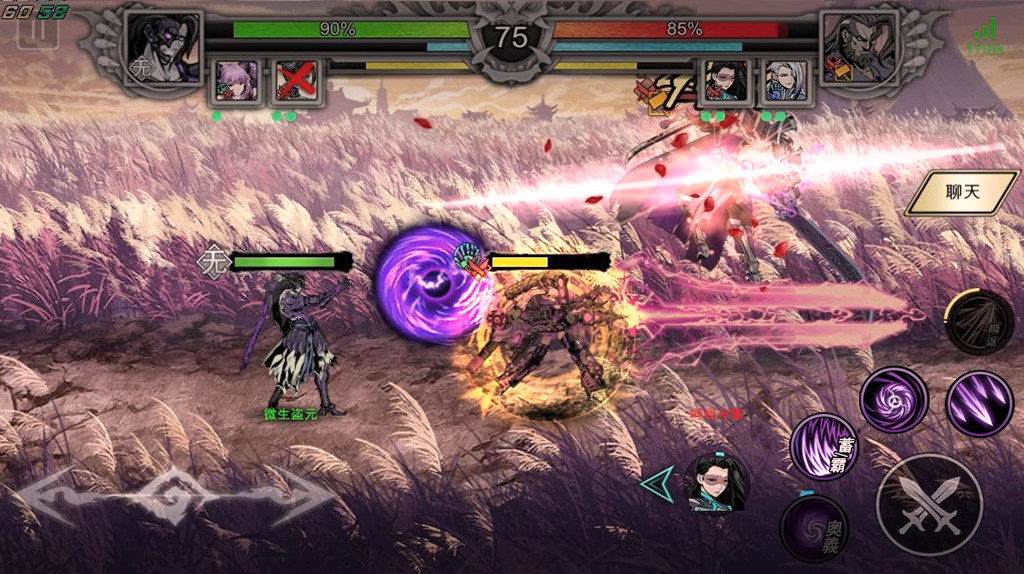
Task: Activate the 奥義 ultimate skill
Action: pos(814,527)
